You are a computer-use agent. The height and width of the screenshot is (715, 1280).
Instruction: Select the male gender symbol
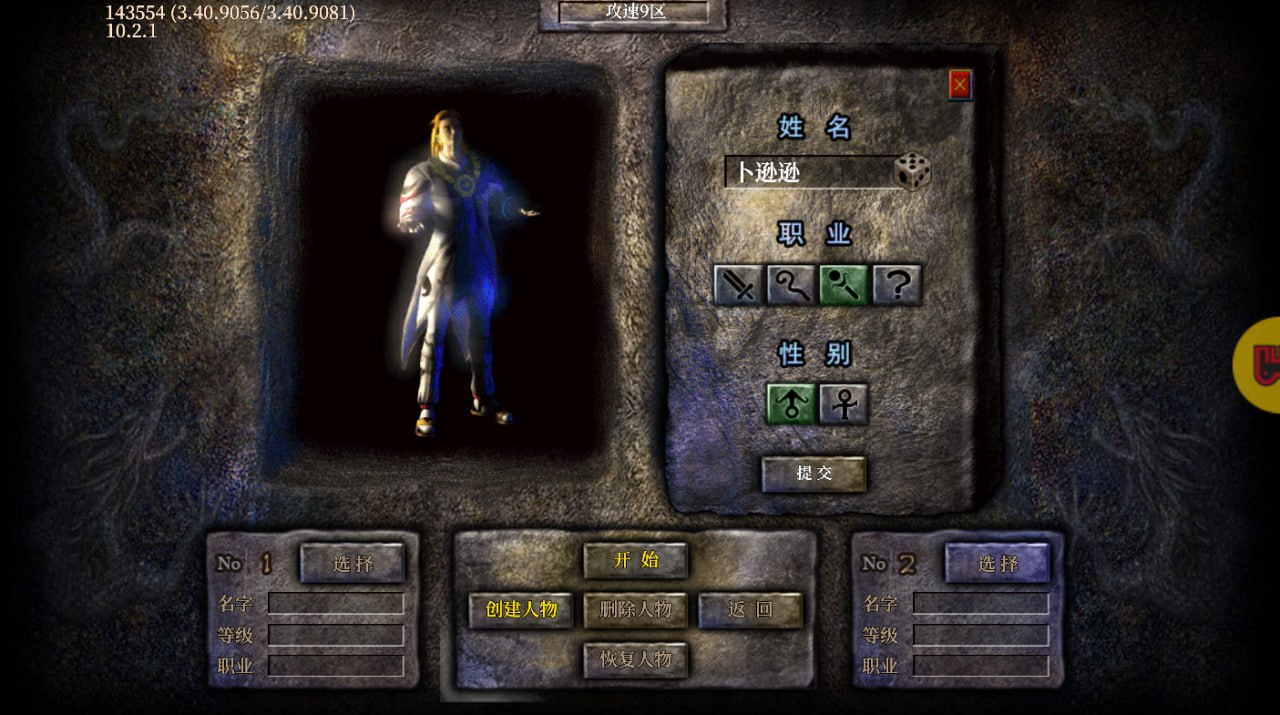coord(791,404)
